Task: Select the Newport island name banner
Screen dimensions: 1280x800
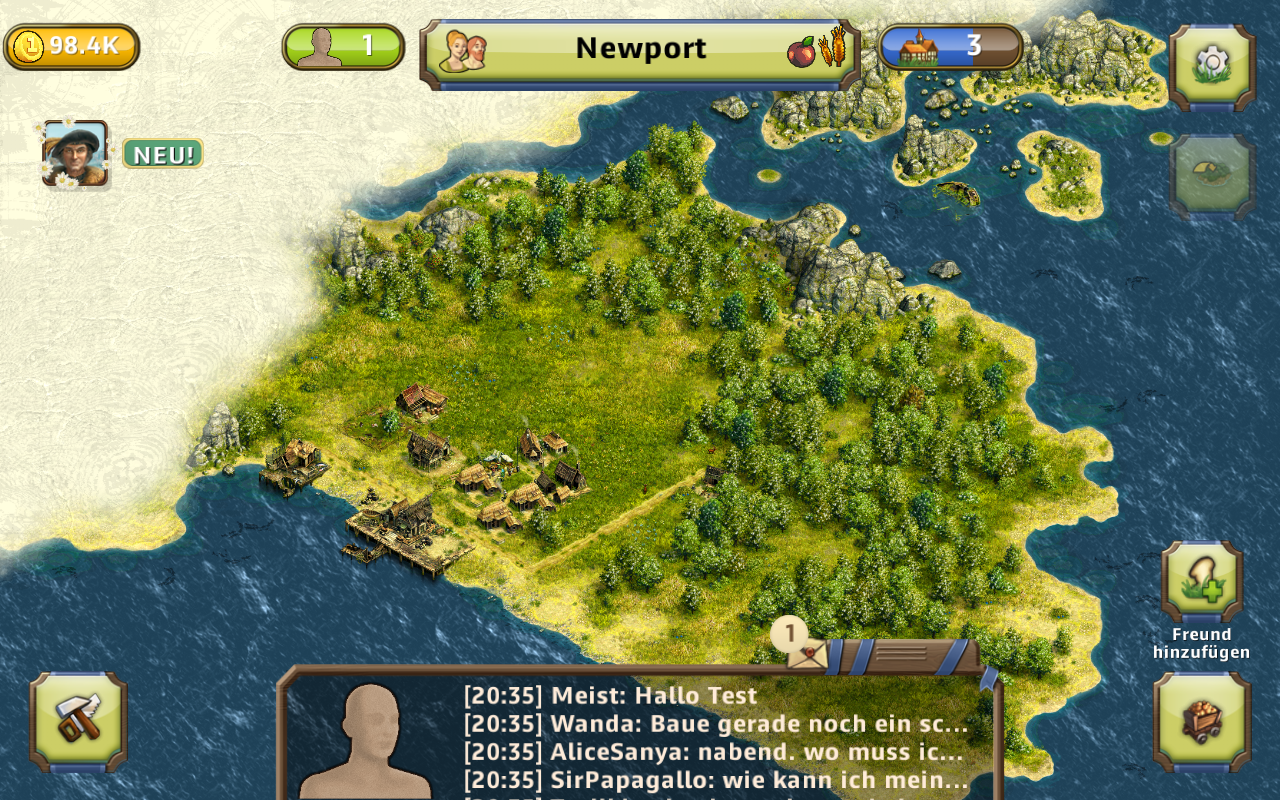Action: coord(640,49)
